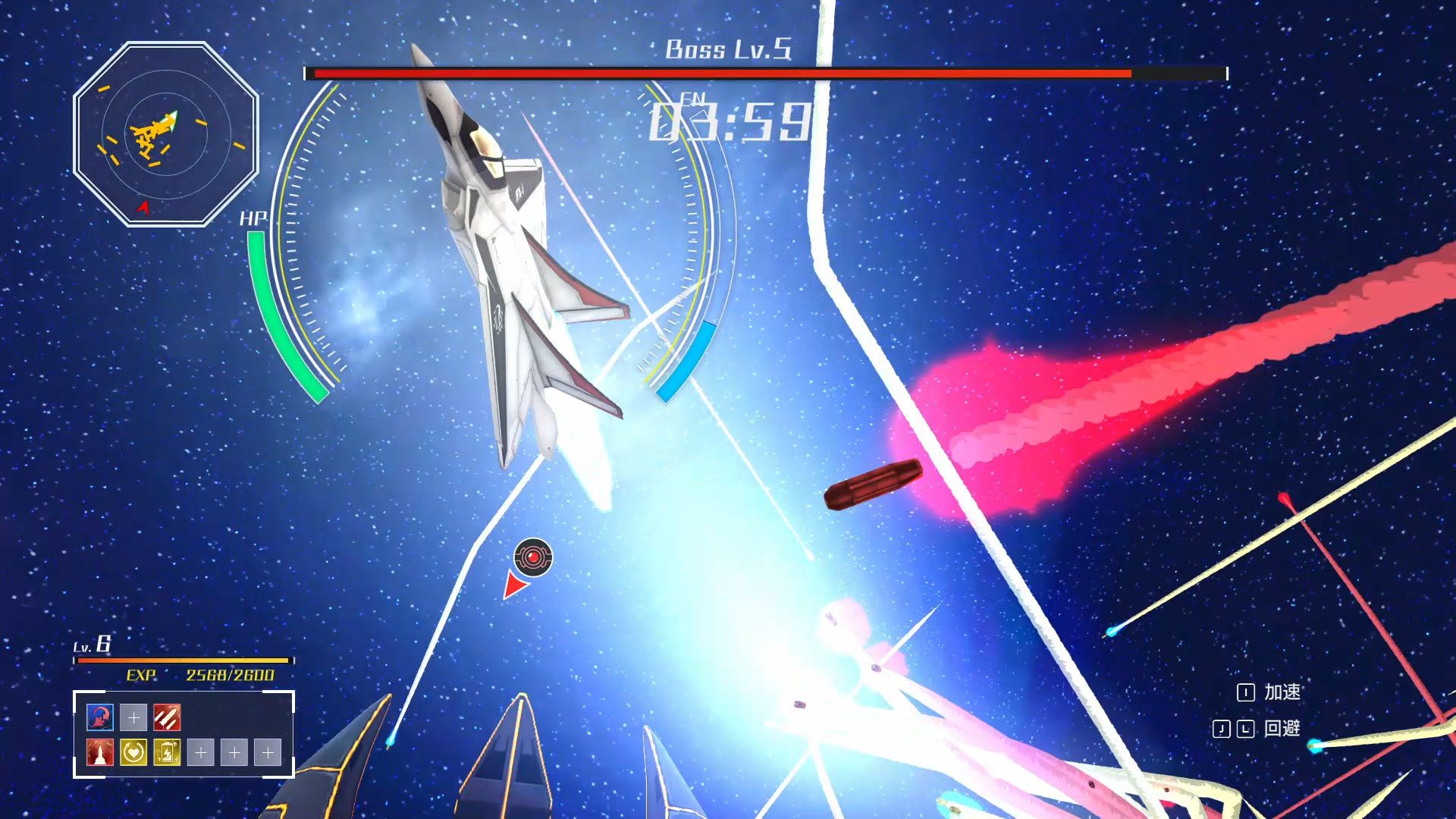This screenshot has width=1456, height=819.
Task: Select the yellow heart regeneration skill icon
Action: click(x=133, y=754)
